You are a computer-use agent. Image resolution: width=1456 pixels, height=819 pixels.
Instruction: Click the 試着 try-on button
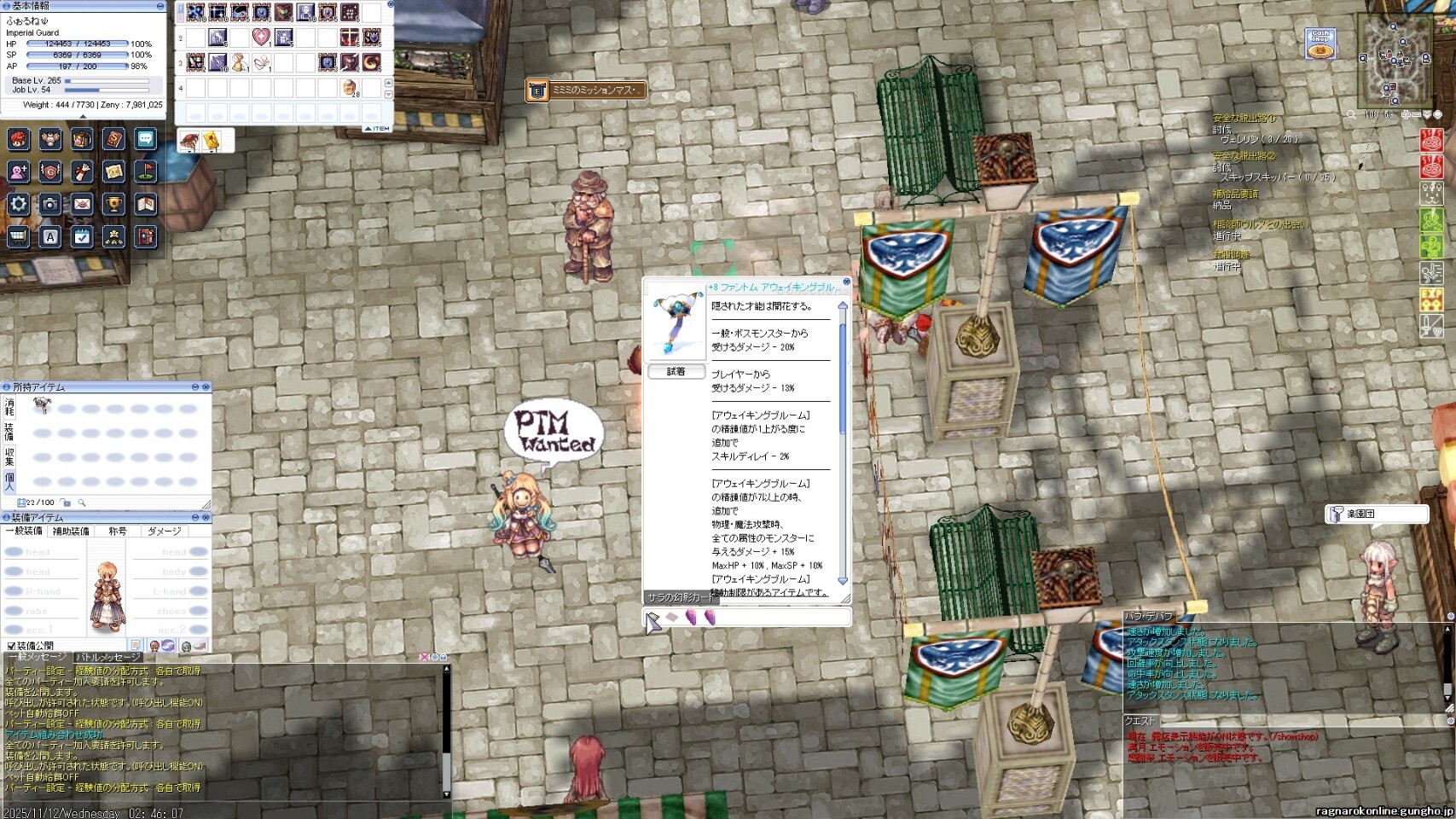pyautogui.click(x=676, y=372)
